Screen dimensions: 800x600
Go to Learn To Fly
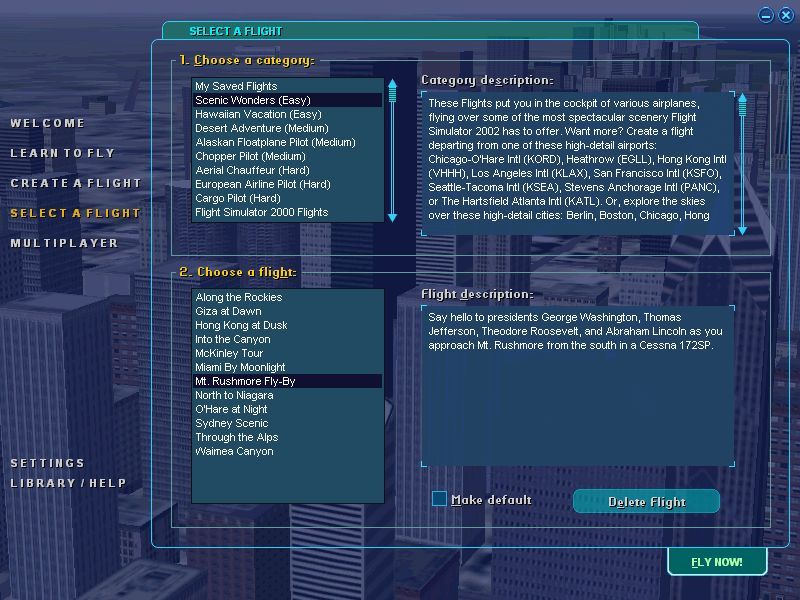point(62,153)
